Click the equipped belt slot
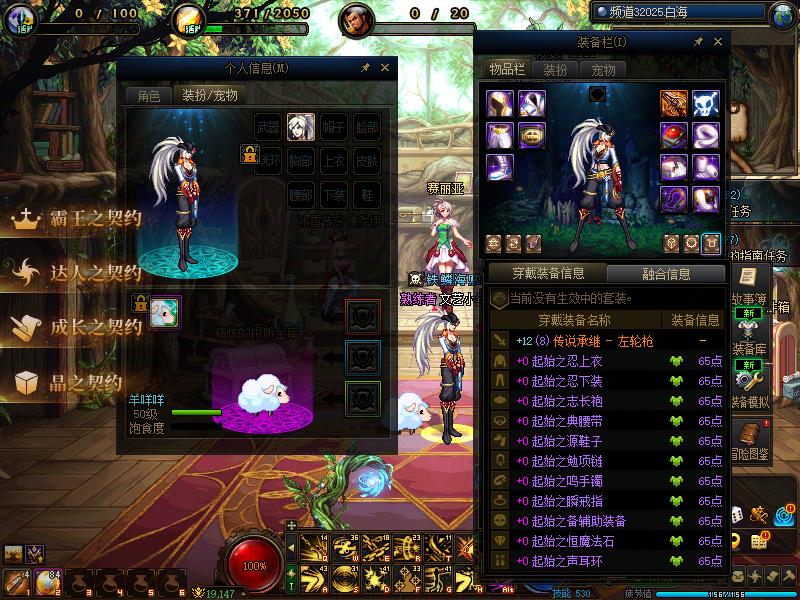Image resolution: width=800 pixels, height=600 pixels. click(x=532, y=135)
